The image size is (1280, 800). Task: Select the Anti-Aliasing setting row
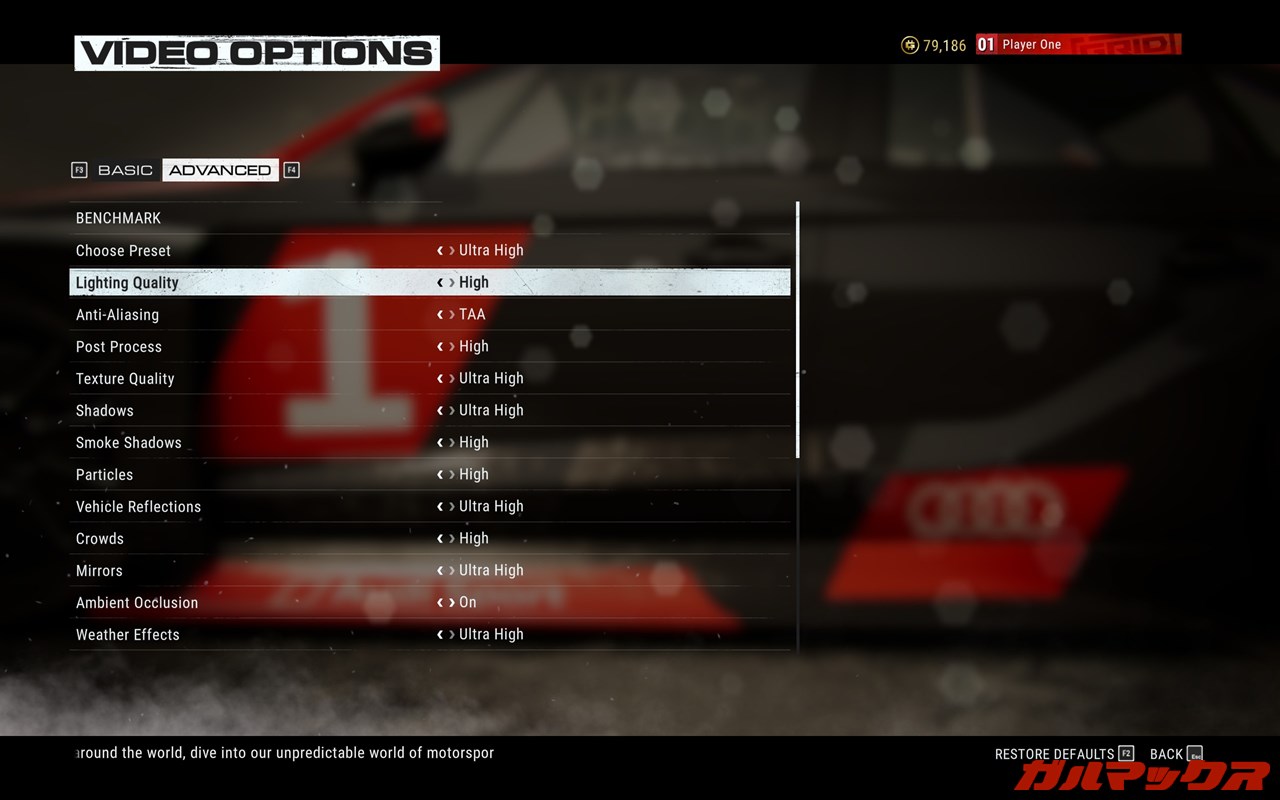pyautogui.click(x=117, y=314)
